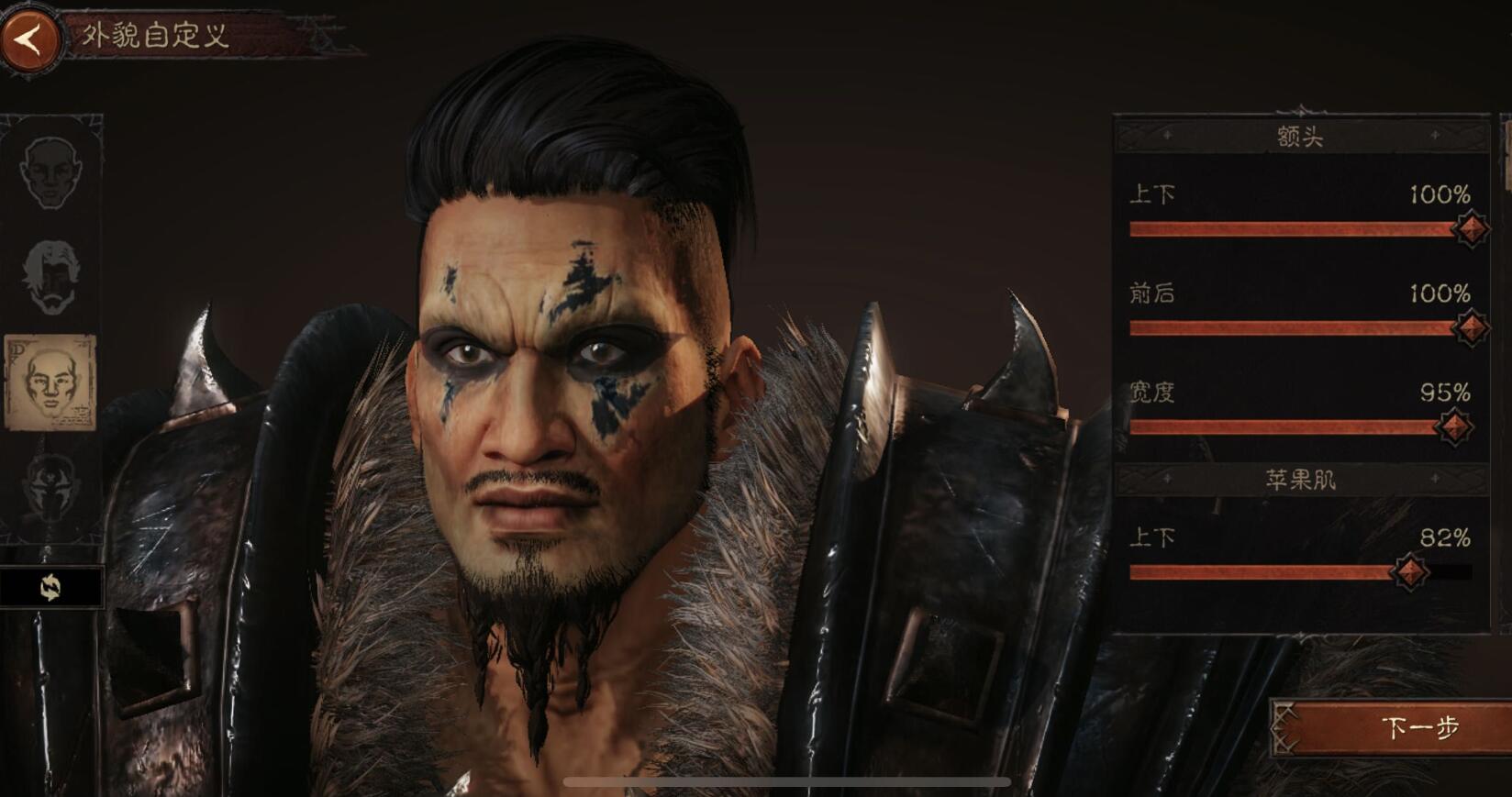This screenshot has height=797, width=1512.
Task: Click the randomize appearance arrows button
Action: [50, 587]
